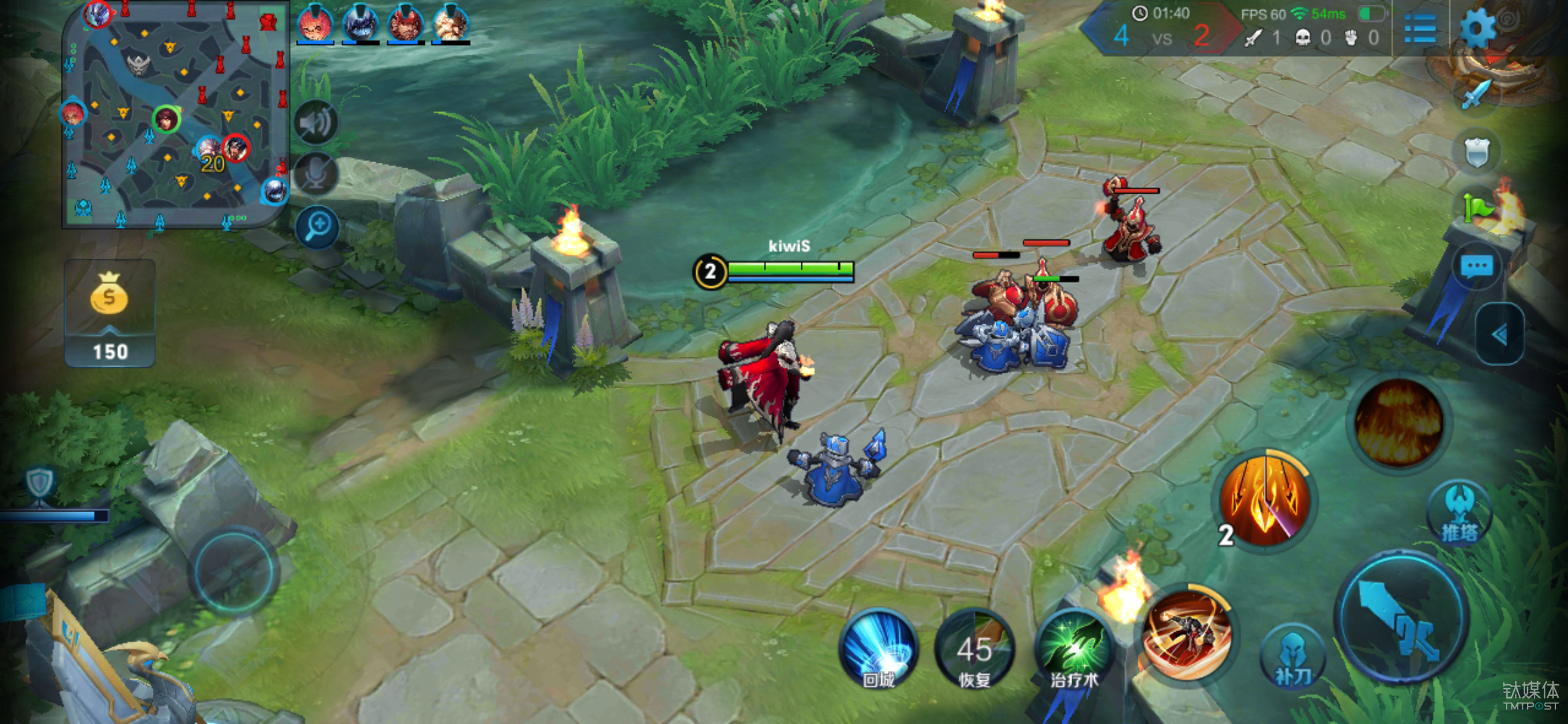Toggle the microphone voice button
The height and width of the screenshot is (724, 1568).
pos(315,174)
